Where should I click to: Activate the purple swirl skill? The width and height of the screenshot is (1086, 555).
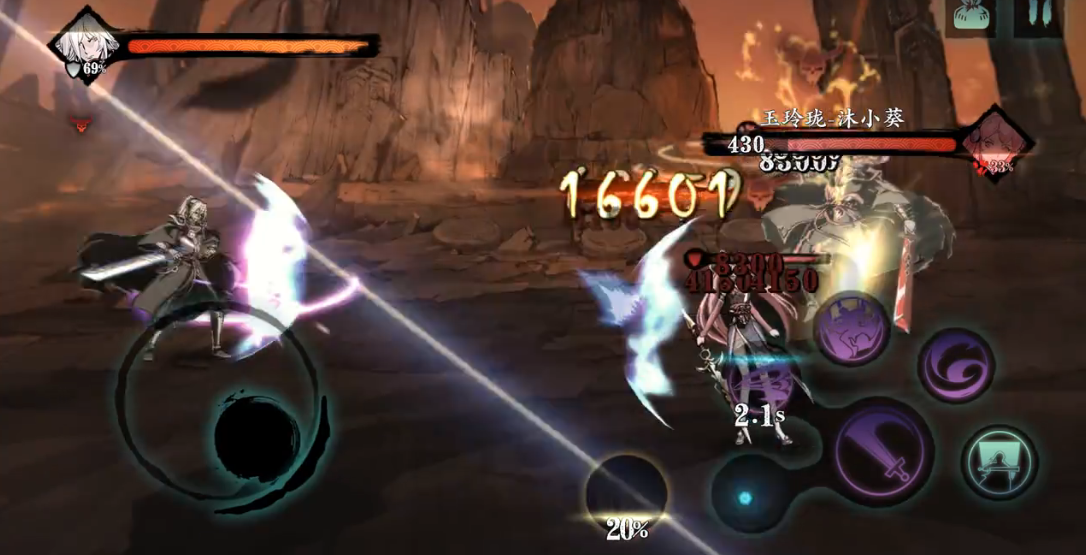pyautogui.click(x=956, y=365)
